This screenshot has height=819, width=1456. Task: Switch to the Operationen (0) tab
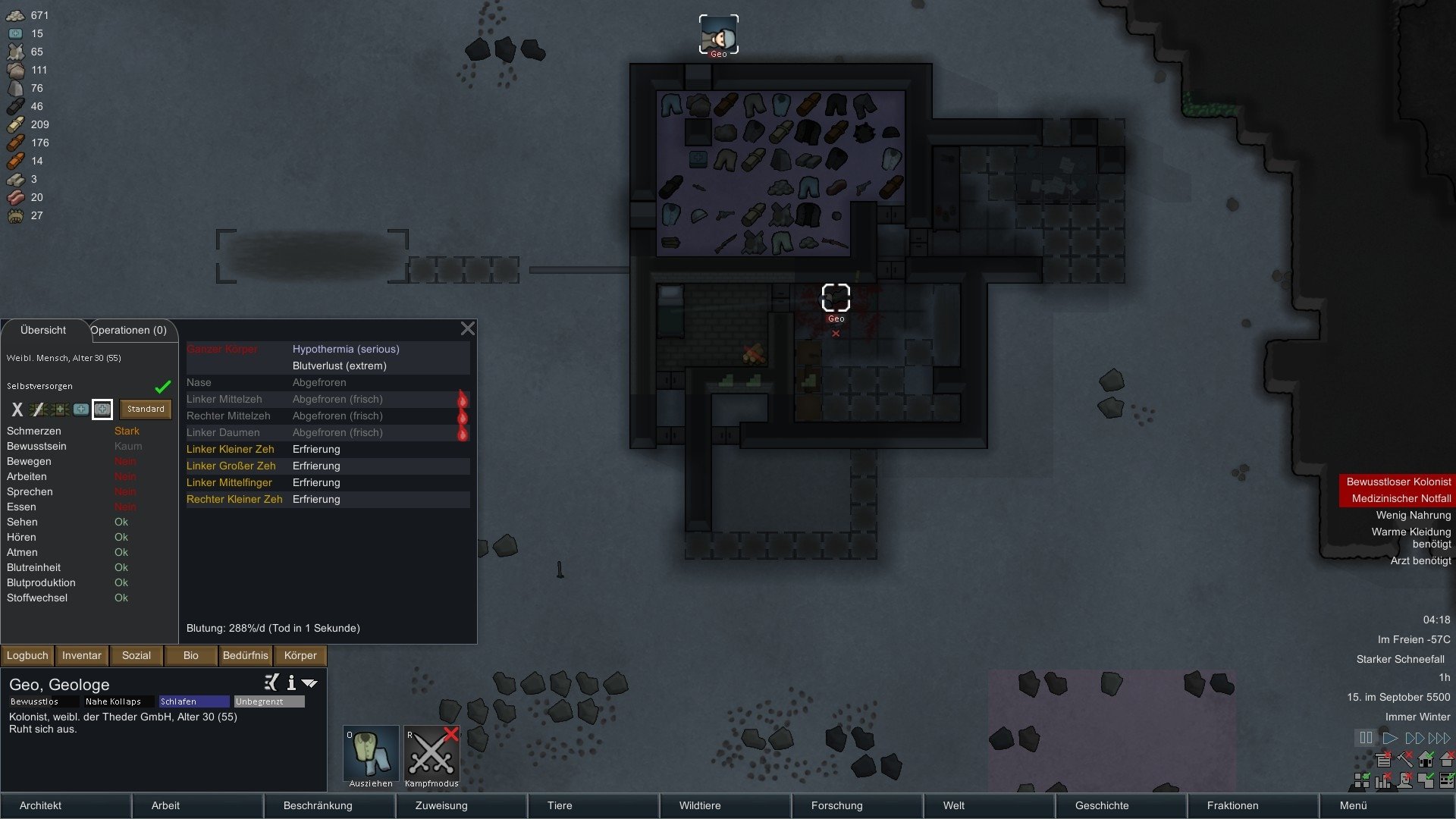click(128, 331)
